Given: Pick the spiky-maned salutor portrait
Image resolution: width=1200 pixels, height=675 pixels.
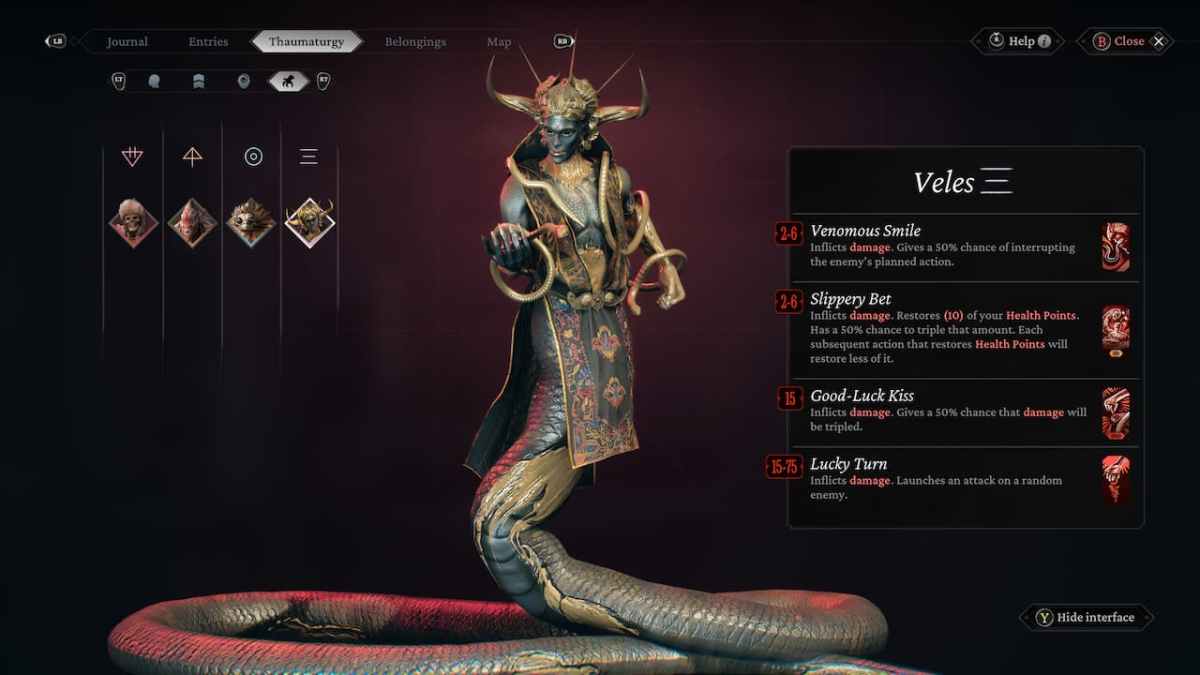Looking at the screenshot, I should point(251,221).
